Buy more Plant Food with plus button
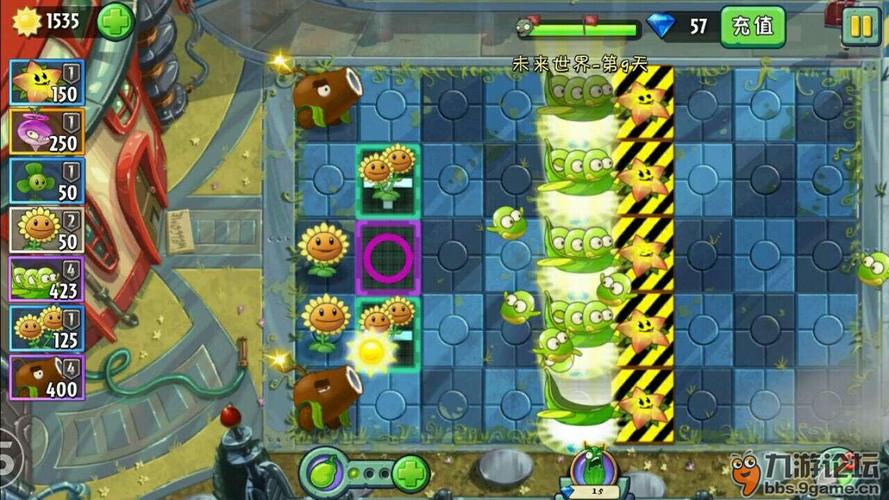The height and width of the screenshot is (500, 889). (410, 470)
